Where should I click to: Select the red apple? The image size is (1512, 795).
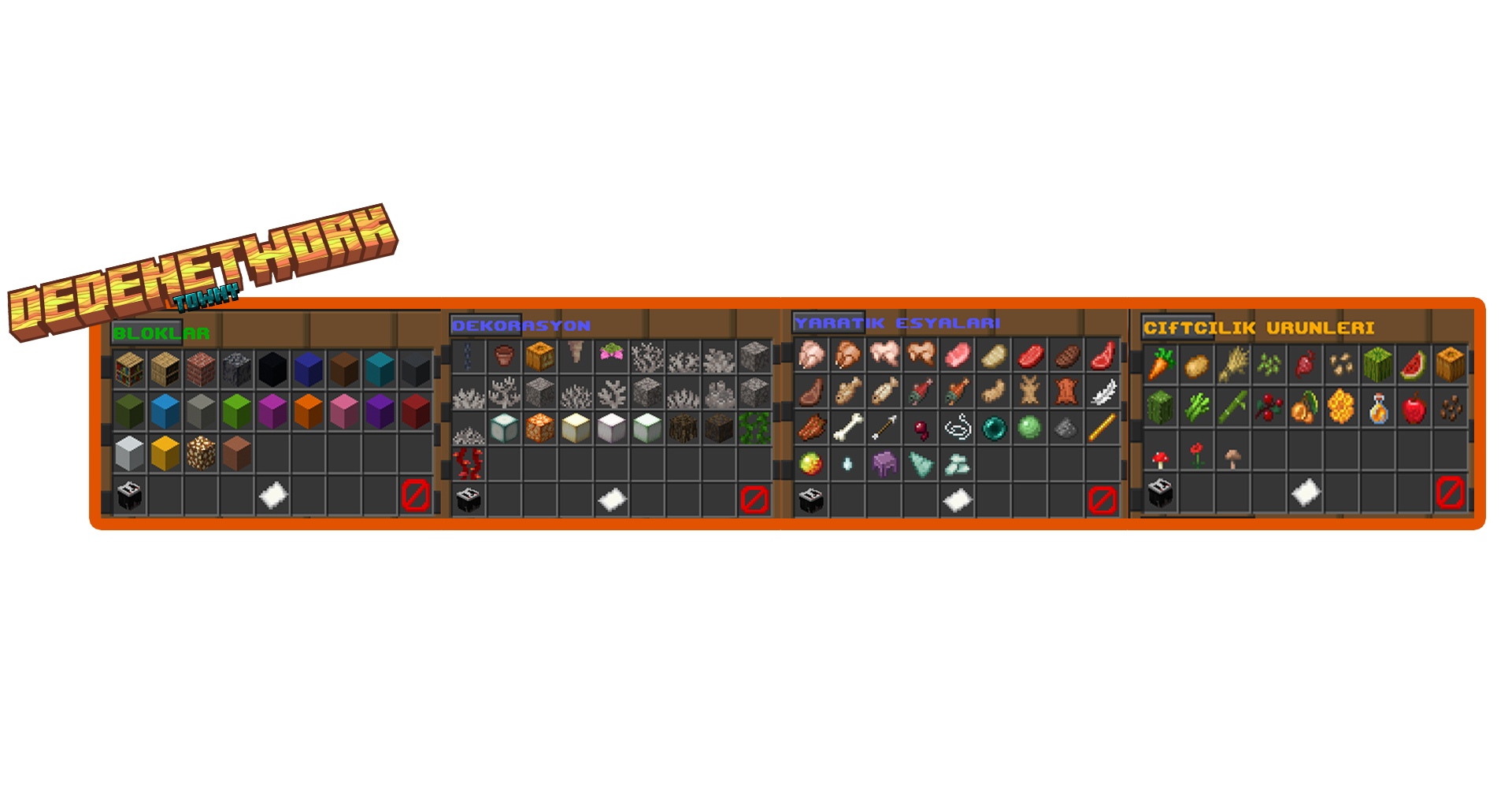pos(1414,408)
